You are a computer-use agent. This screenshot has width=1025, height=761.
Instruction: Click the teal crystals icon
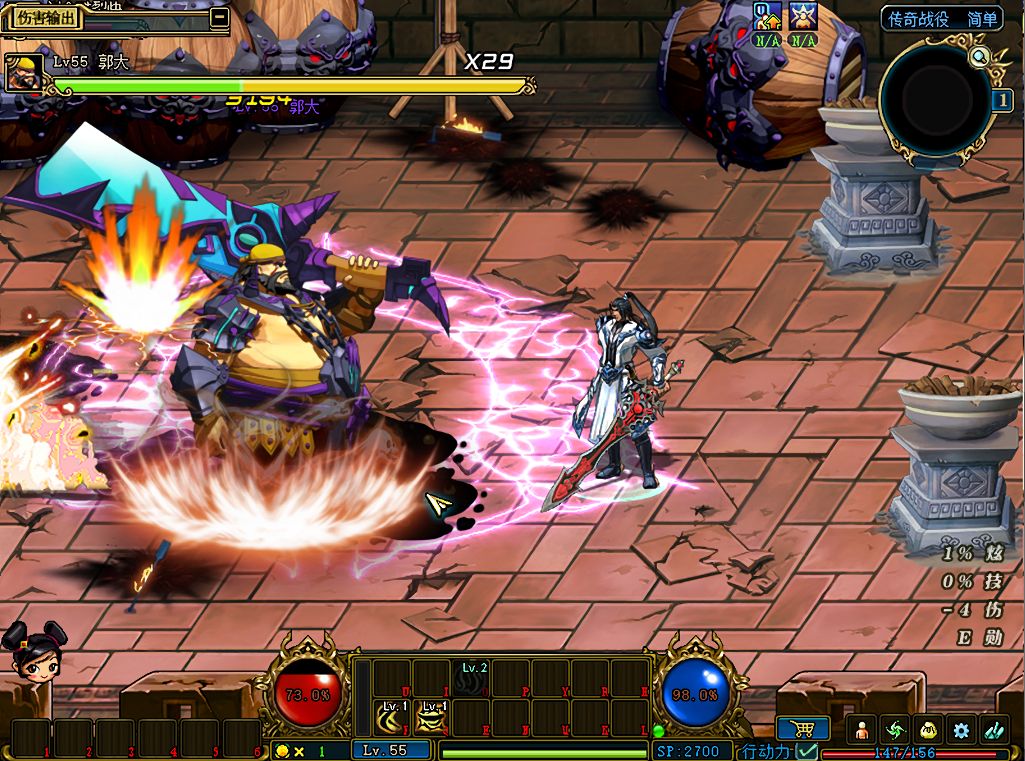994,730
